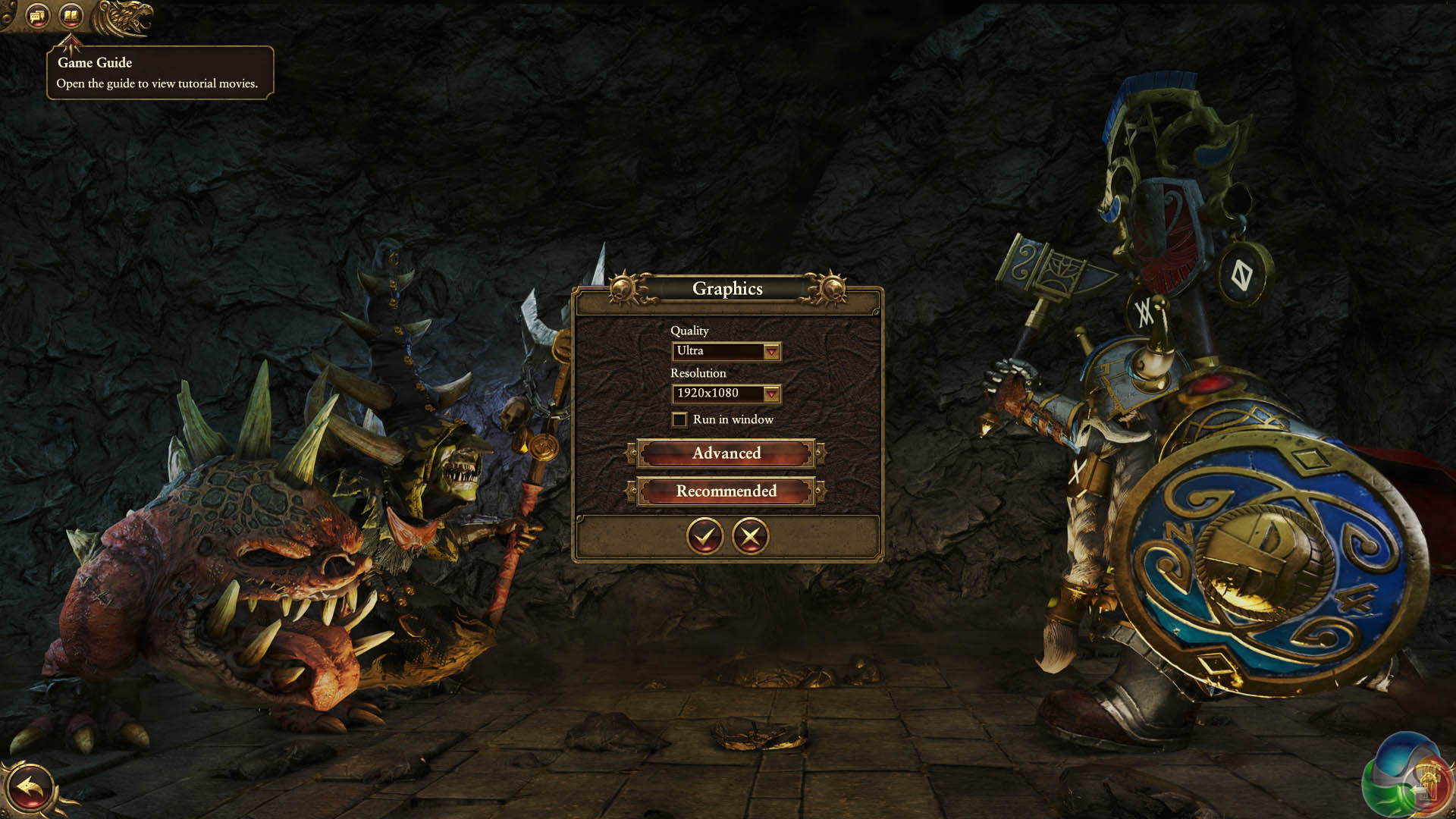Open the Advanced graphics settings

point(726,453)
